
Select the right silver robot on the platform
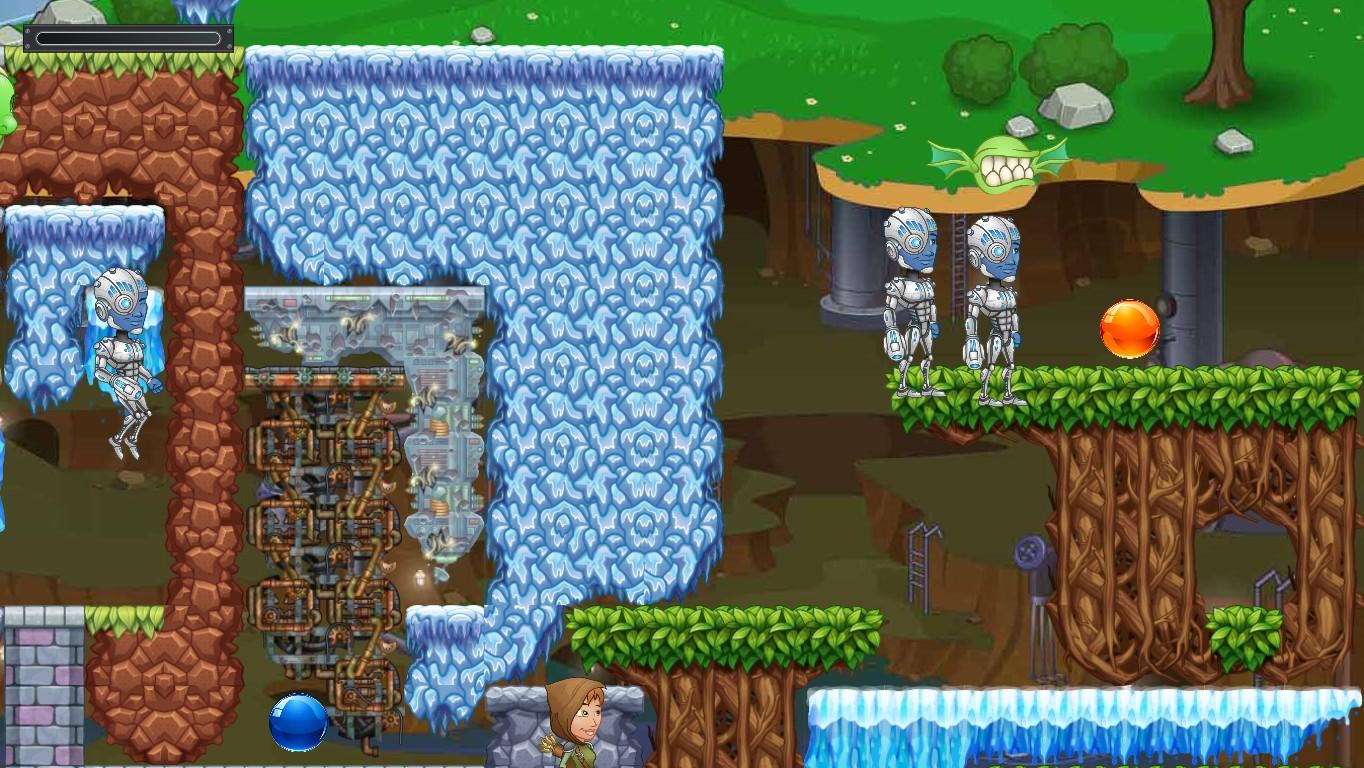997,300
